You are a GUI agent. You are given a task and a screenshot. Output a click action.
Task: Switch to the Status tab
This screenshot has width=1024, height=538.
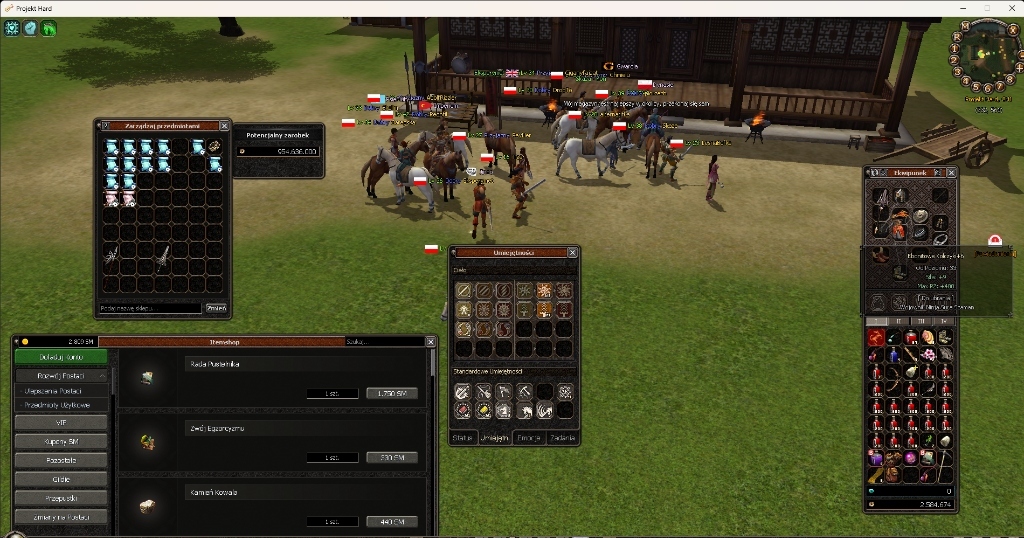pyautogui.click(x=462, y=437)
